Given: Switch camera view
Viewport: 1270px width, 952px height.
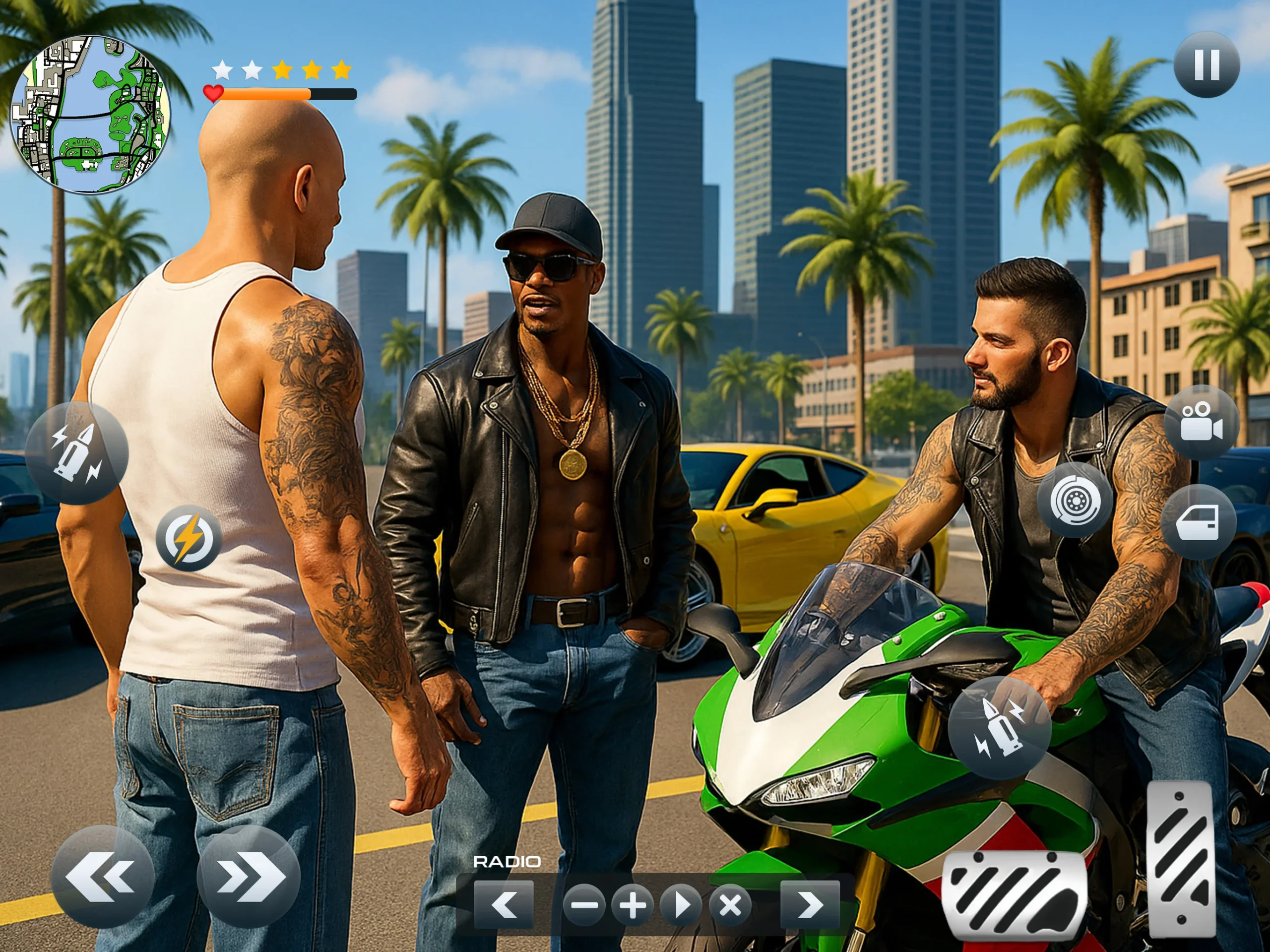Looking at the screenshot, I should (1201, 422).
